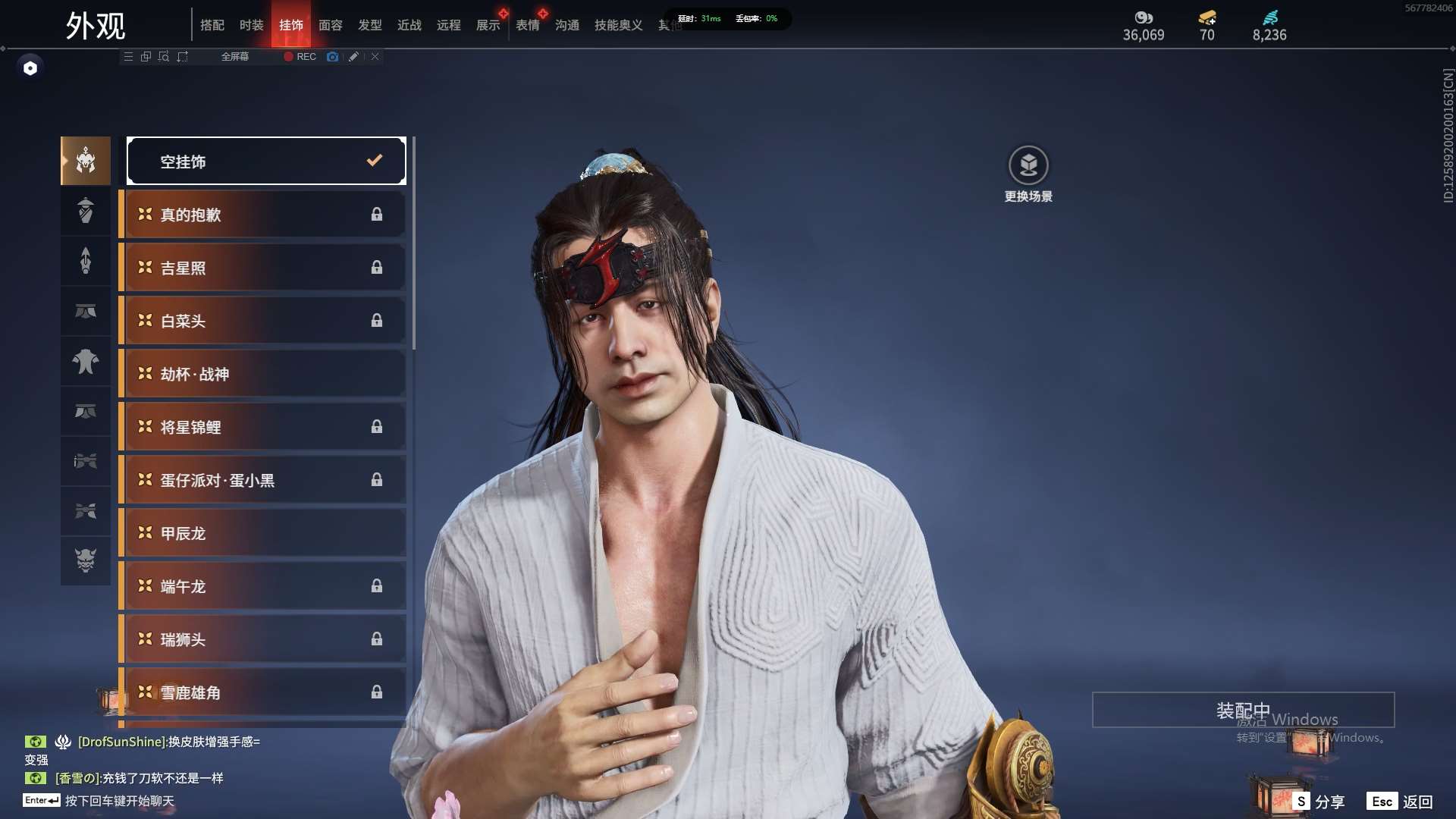Screen dimensions: 1456x819
Task: Go to the 近战 tab
Action: pos(409,25)
